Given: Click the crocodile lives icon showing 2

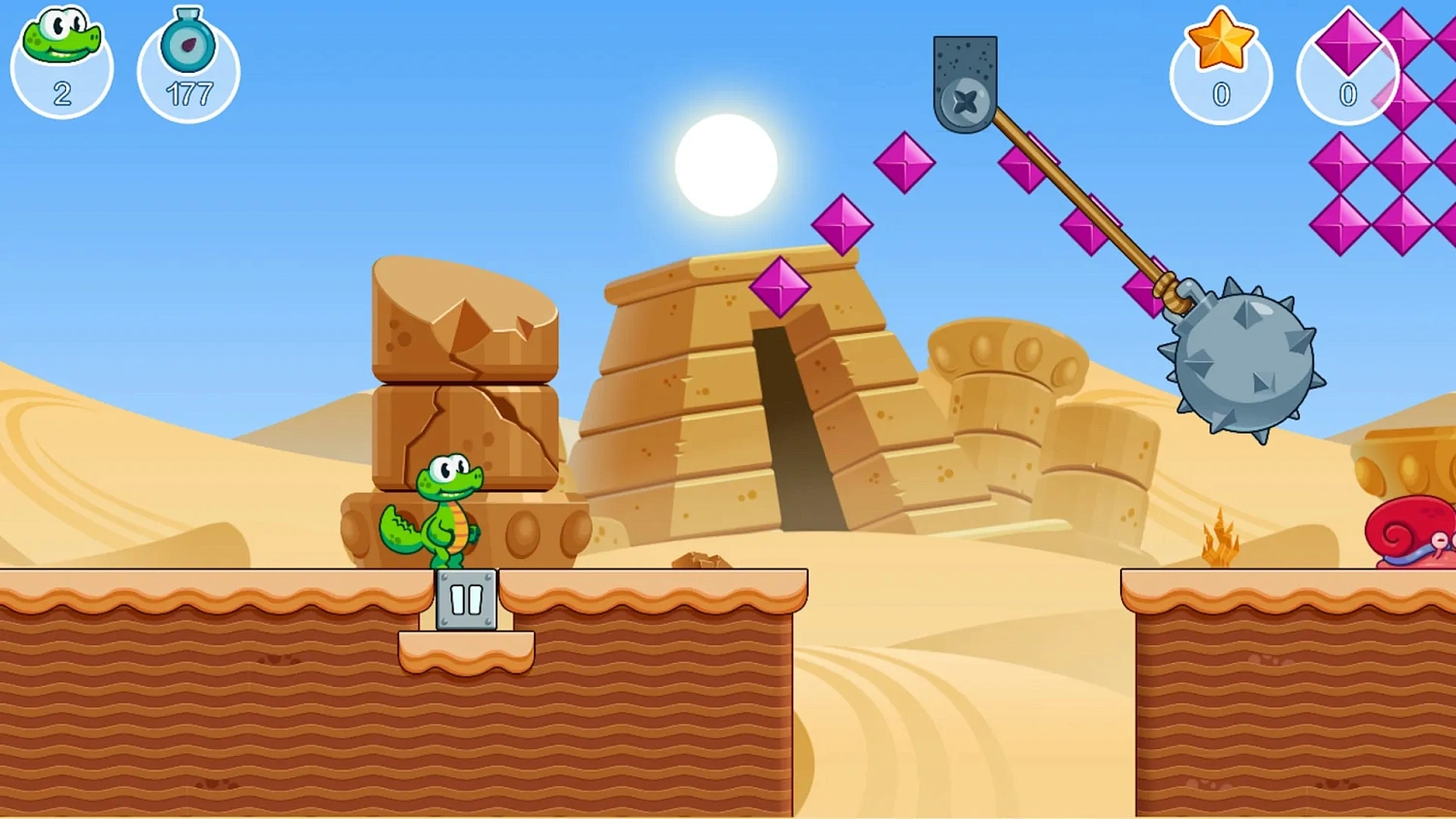Looking at the screenshot, I should pyautogui.click(x=60, y=44).
